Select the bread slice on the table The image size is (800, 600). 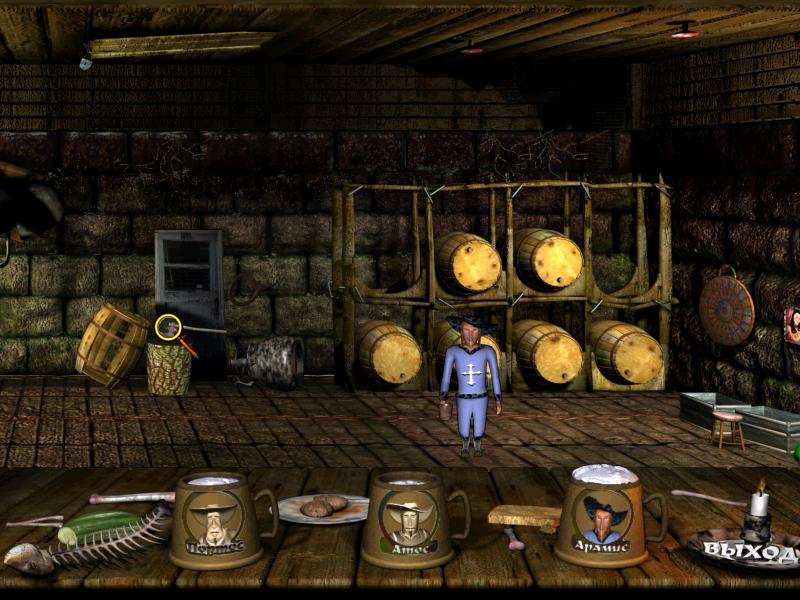pos(526,516)
